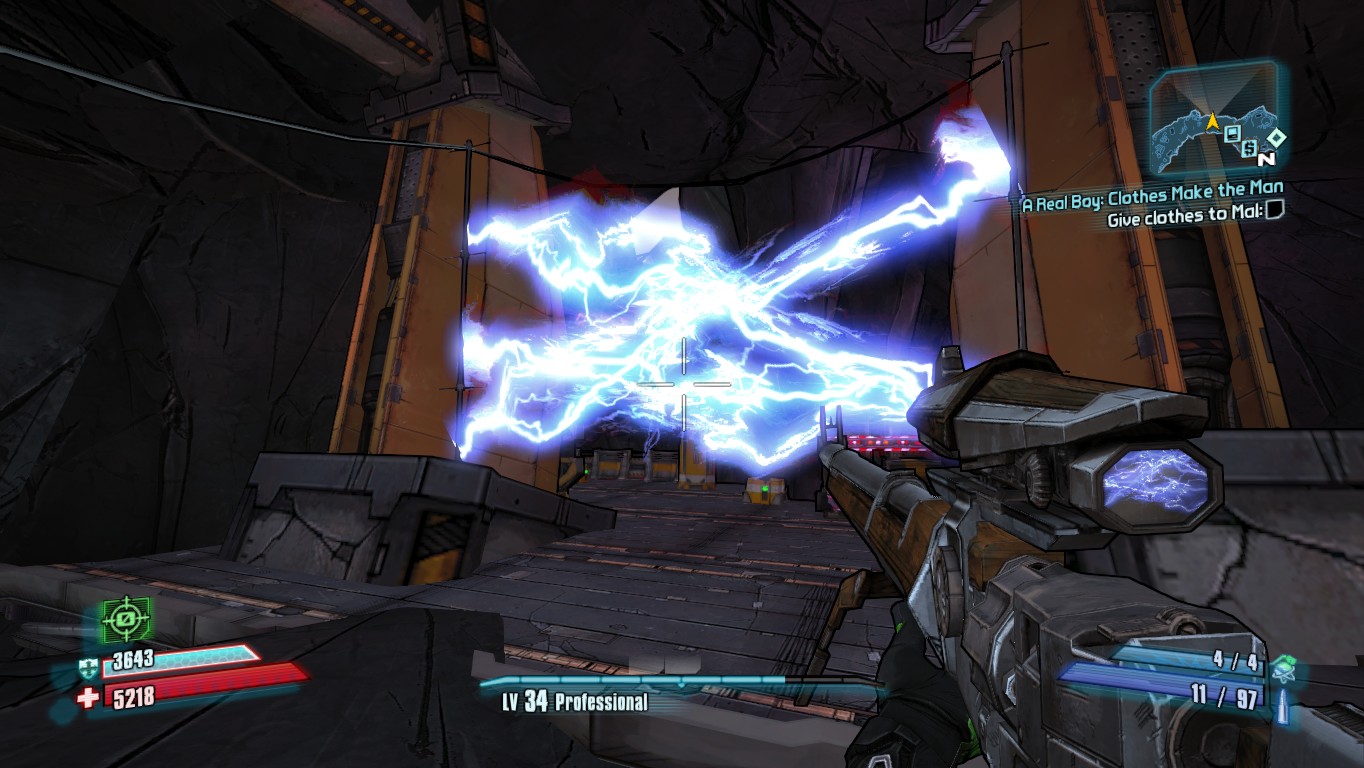
Task: Click the green action skill cooldown icon
Action: [125, 619]
